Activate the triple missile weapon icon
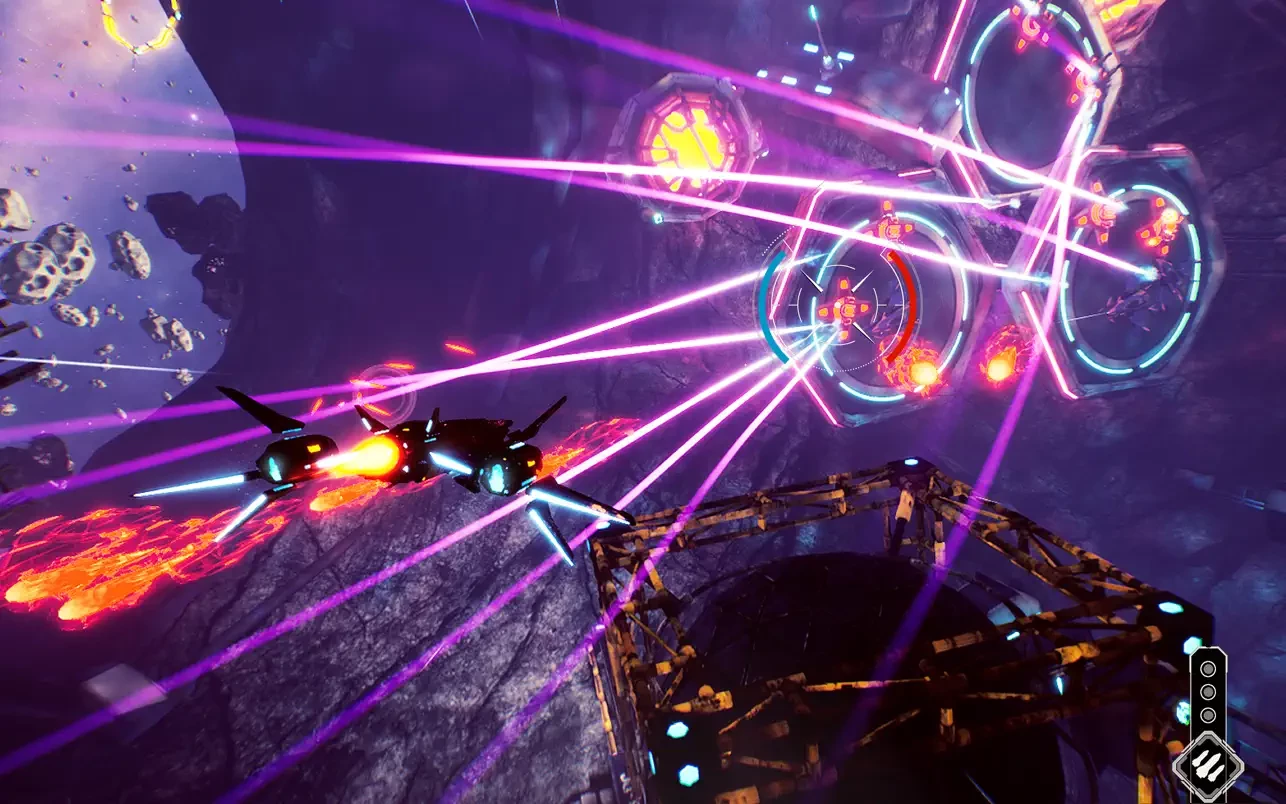The width and height of the screenshot is (1286, 804). coord(1207,768)
